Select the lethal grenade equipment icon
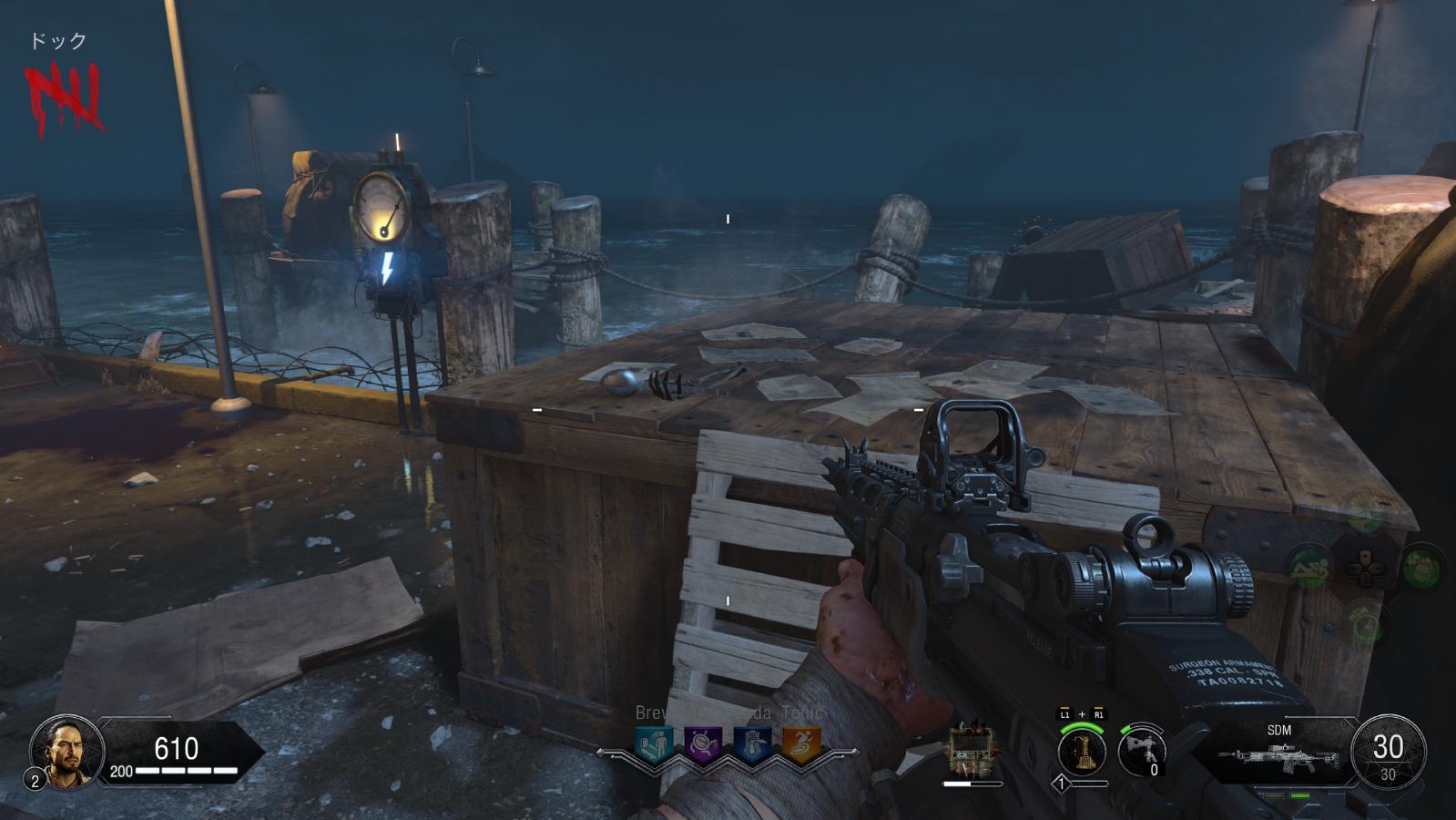 pyautogui.click(x=1143, y=752)
